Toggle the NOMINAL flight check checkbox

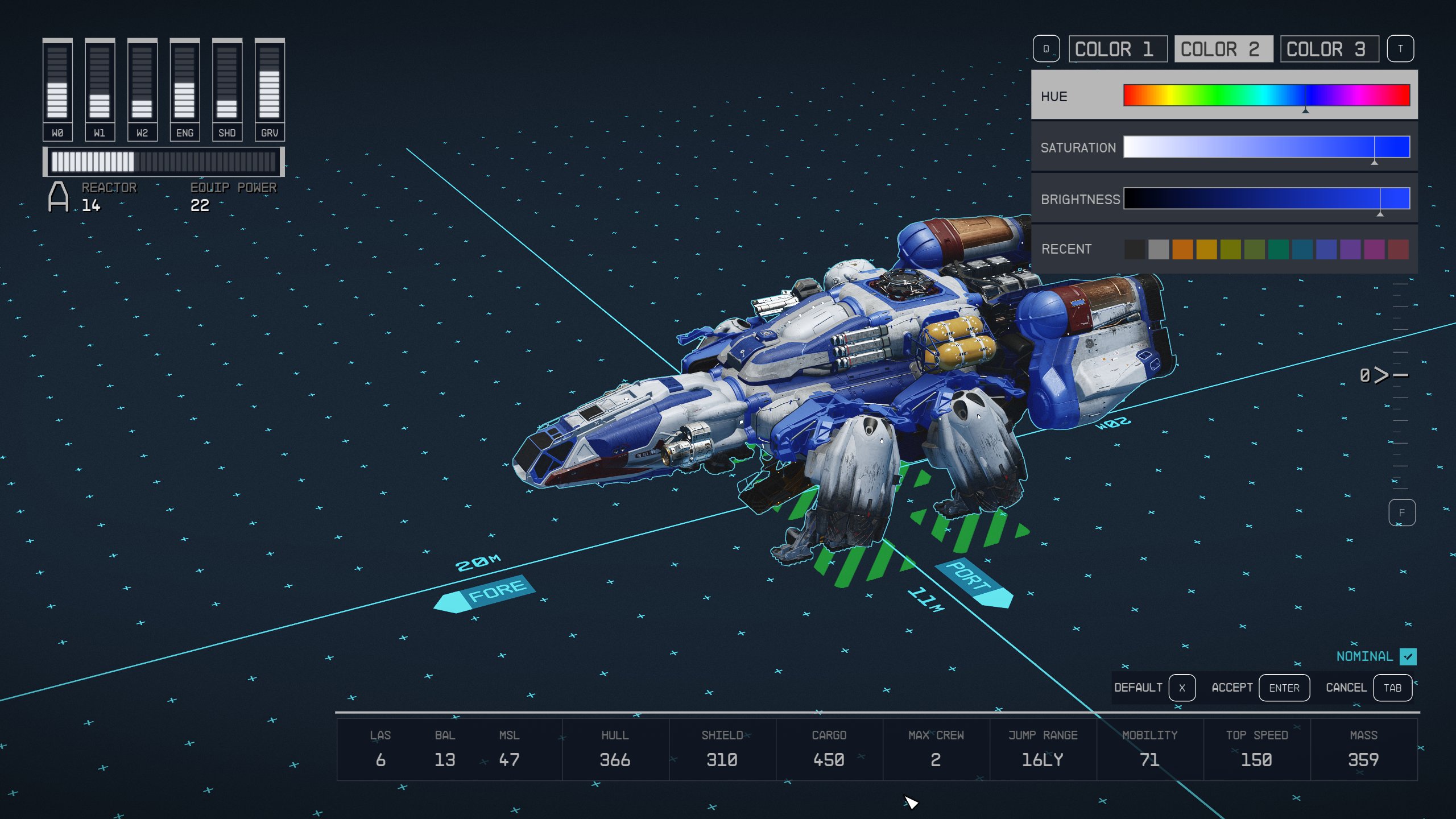tap(1409, 656)
